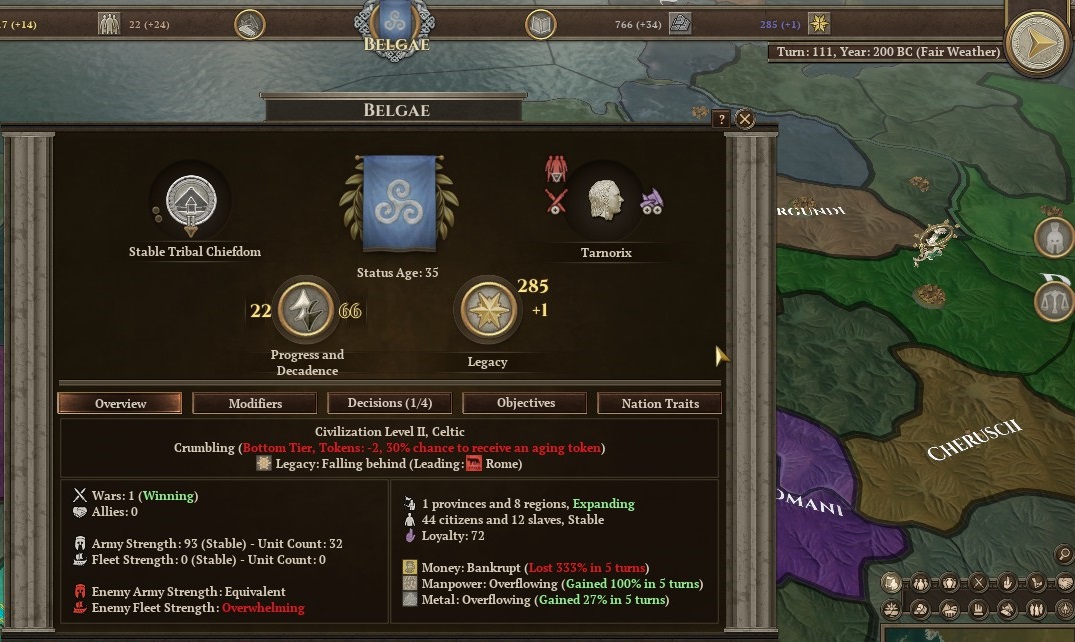
Task: Click the Belgae faction emblem in the top bar
Action: click(398, 22)
